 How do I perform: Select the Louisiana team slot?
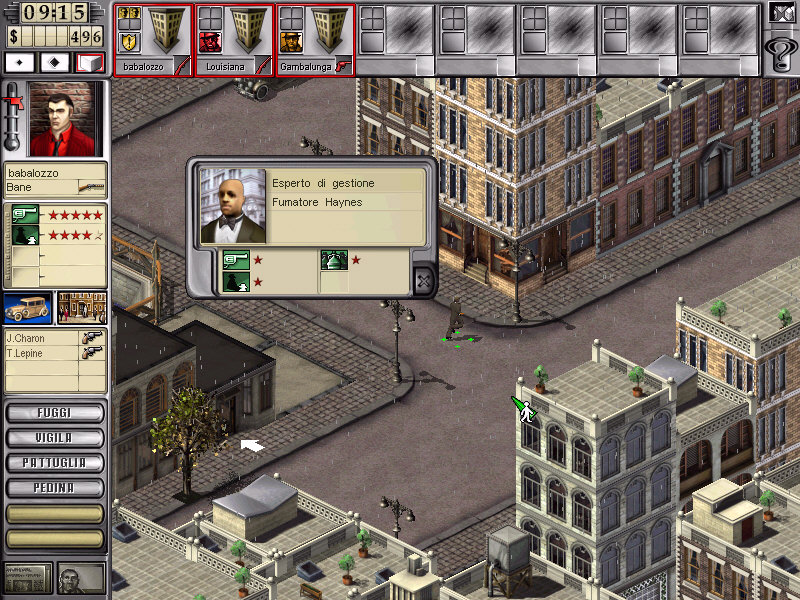pyautogui.click(x=234, y=40)
